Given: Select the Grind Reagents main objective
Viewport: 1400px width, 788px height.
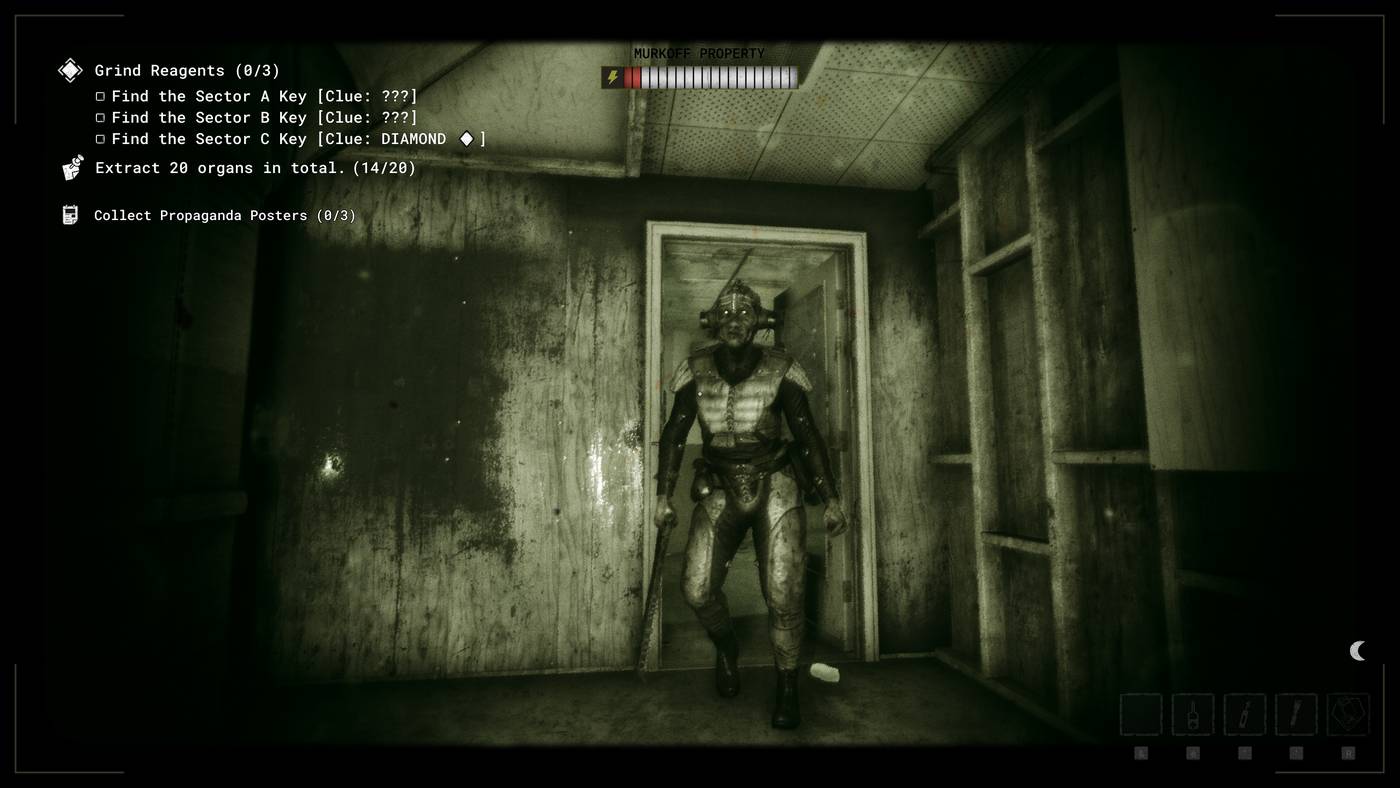Looking at the screenshot, I should 187,71.
